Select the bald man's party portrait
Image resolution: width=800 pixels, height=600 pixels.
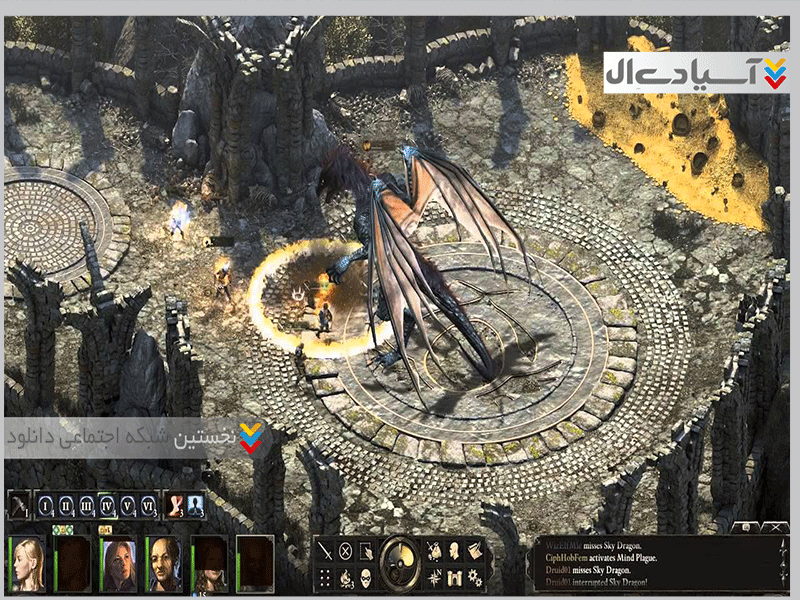pyautogui.click(x=164, y=565)
